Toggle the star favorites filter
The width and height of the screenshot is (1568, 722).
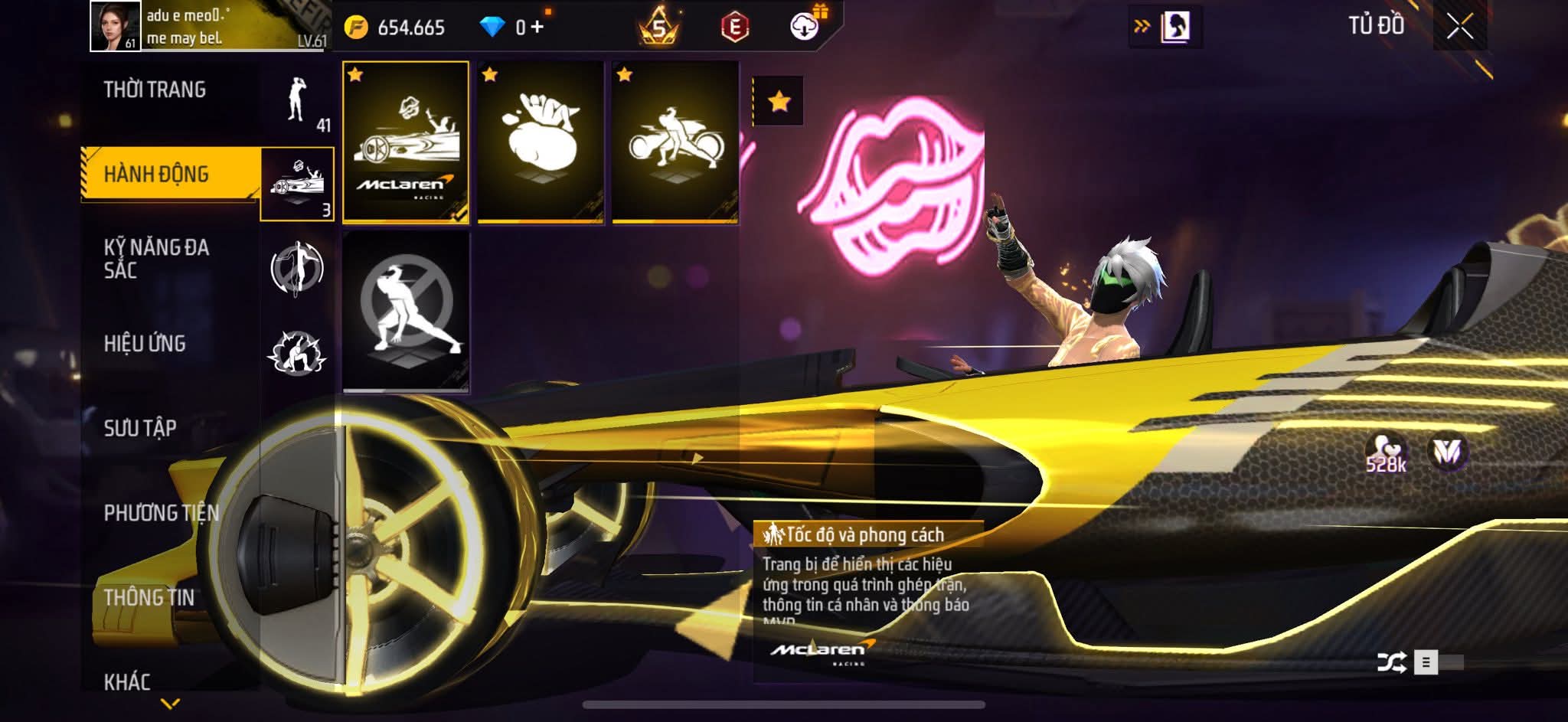(779, 101)
